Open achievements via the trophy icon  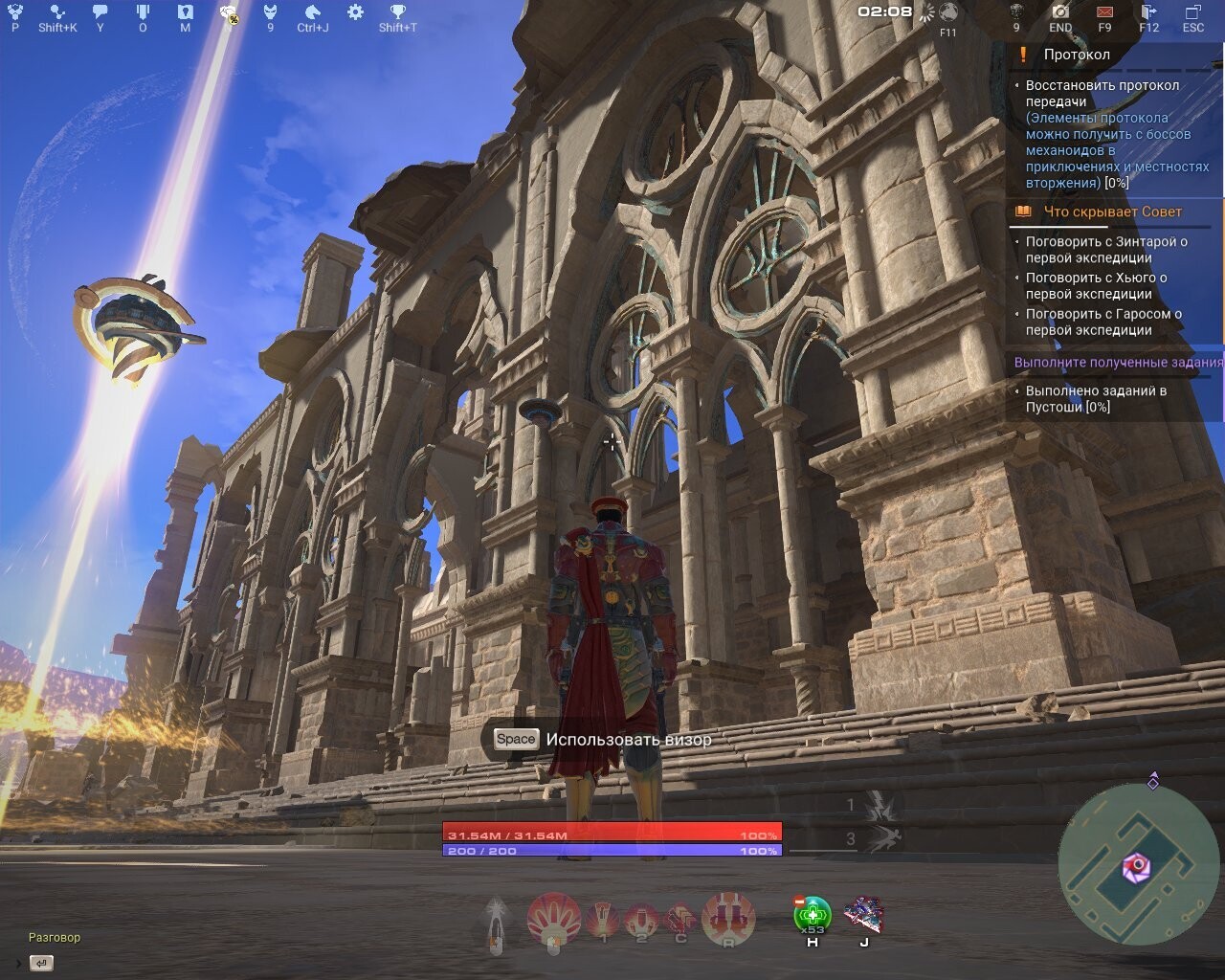(399, 12)
